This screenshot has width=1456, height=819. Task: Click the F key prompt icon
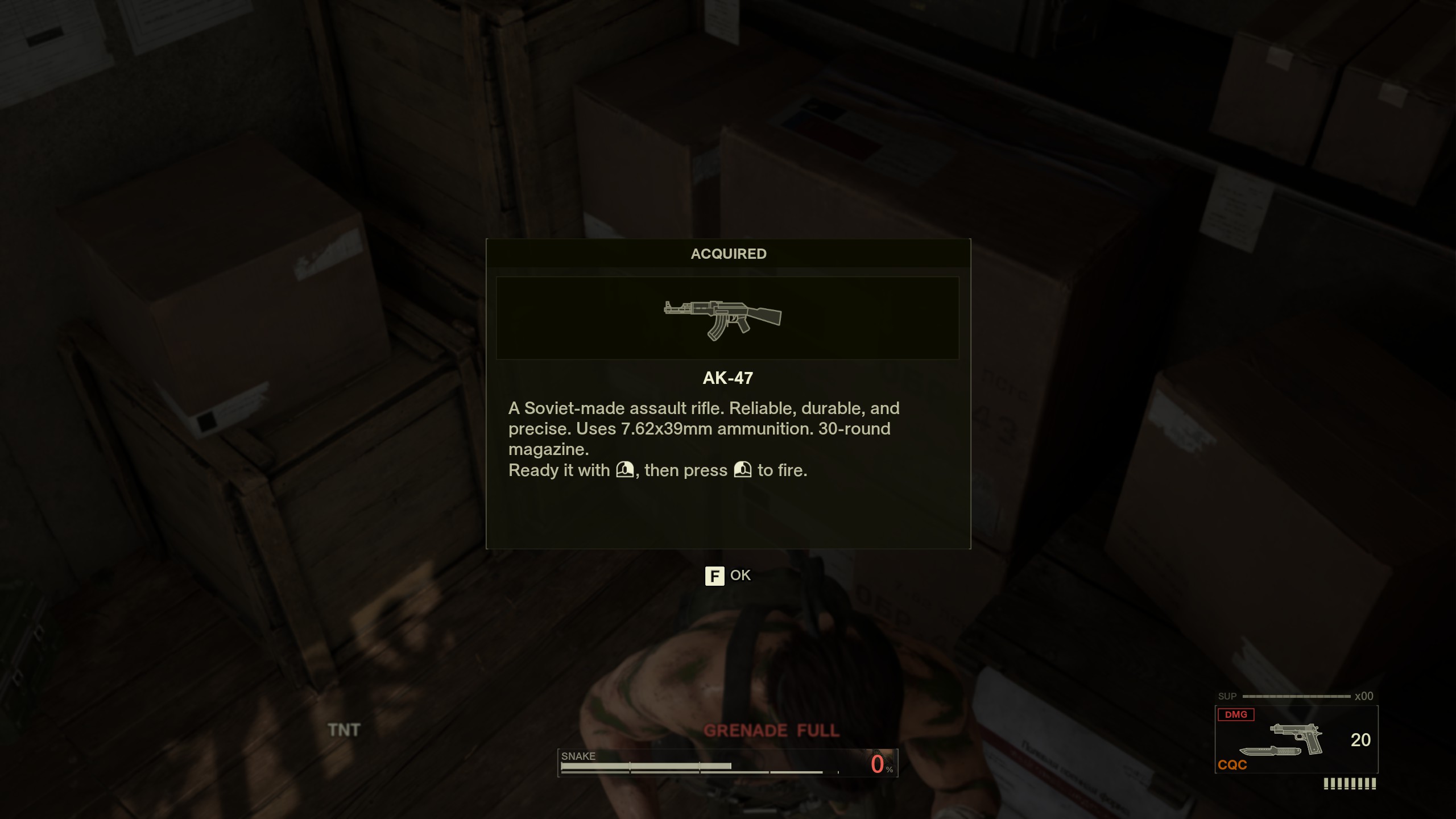click(715, 576)
